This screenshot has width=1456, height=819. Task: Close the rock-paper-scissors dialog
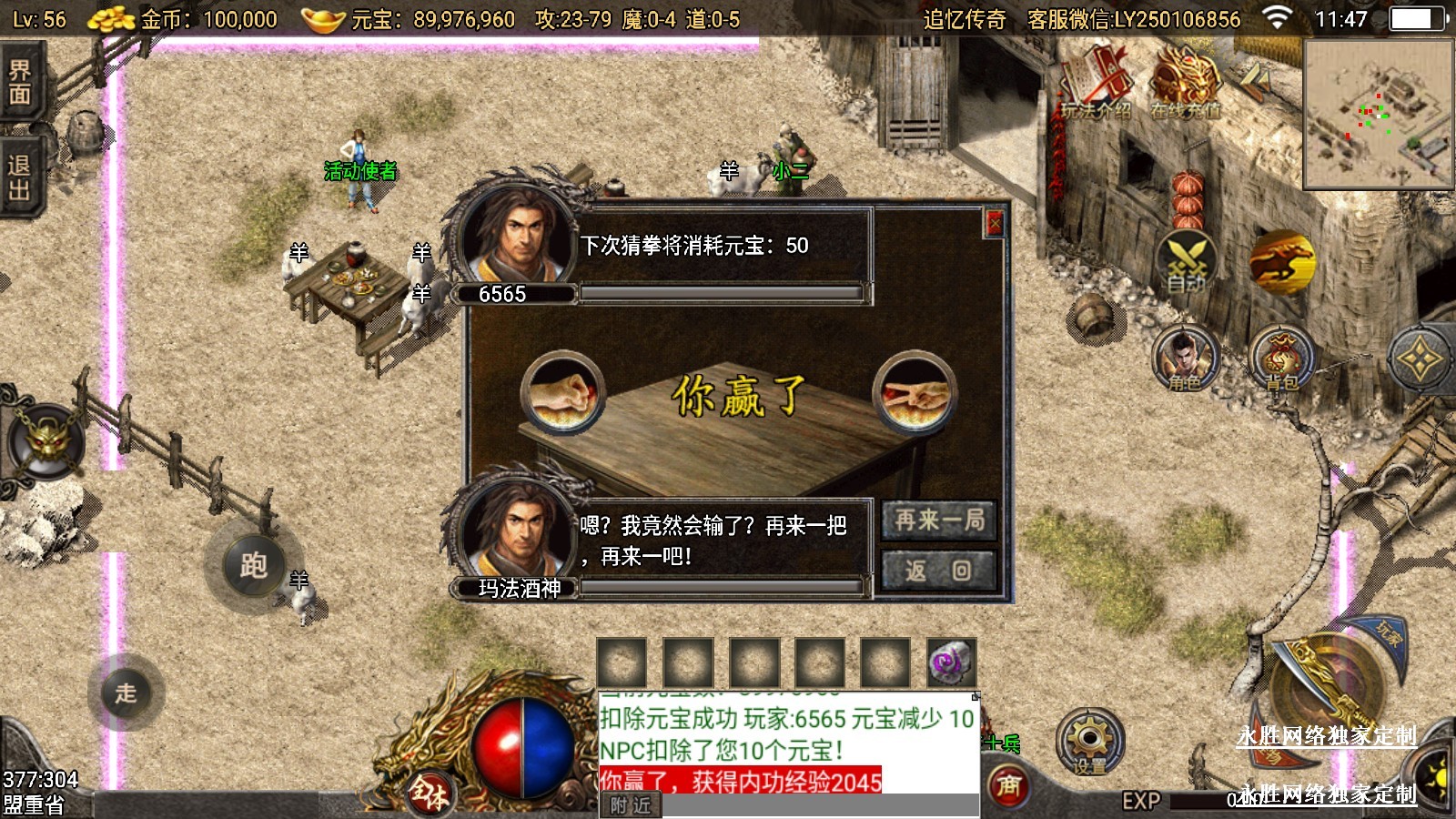tap(995, 223)
